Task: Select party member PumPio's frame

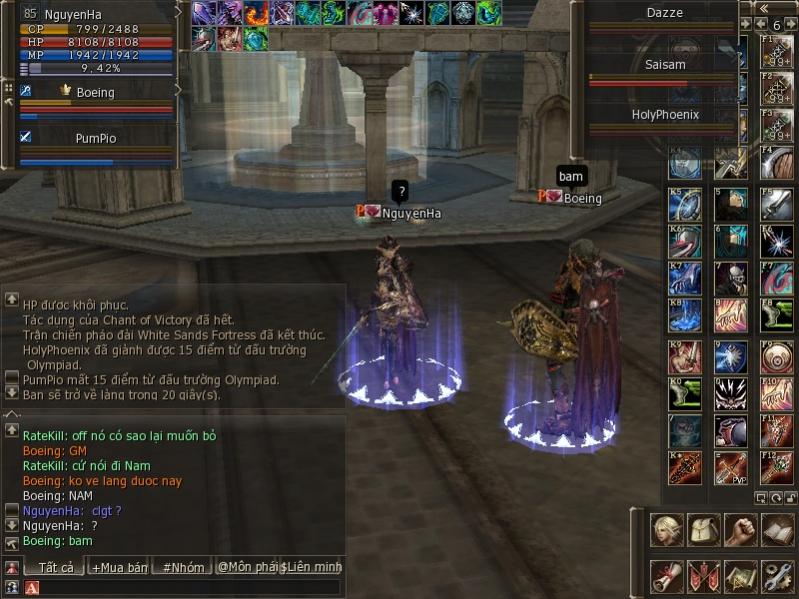Action: pos(95,138)
